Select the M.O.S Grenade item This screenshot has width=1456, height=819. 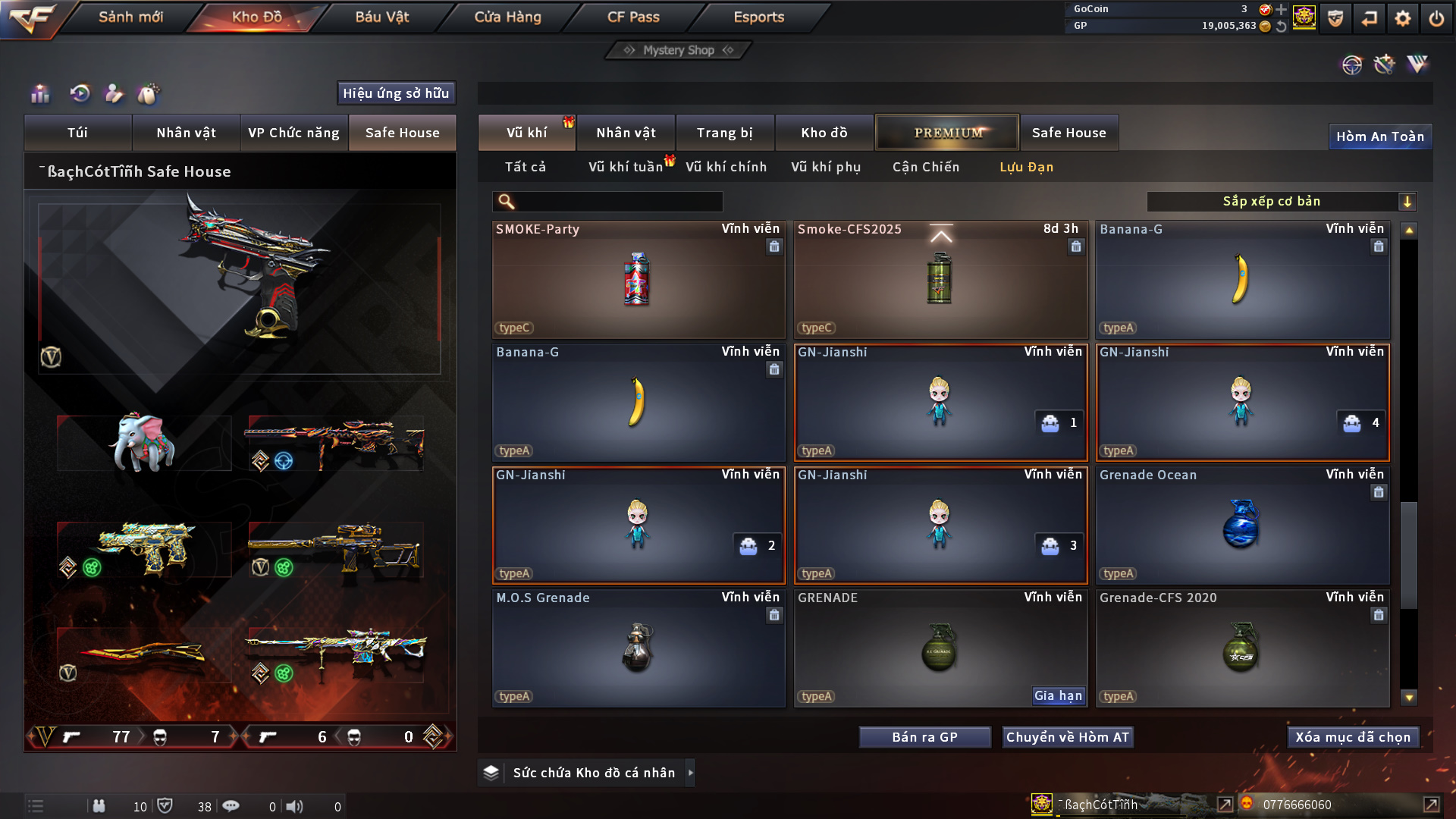click(x=637, y=648)
